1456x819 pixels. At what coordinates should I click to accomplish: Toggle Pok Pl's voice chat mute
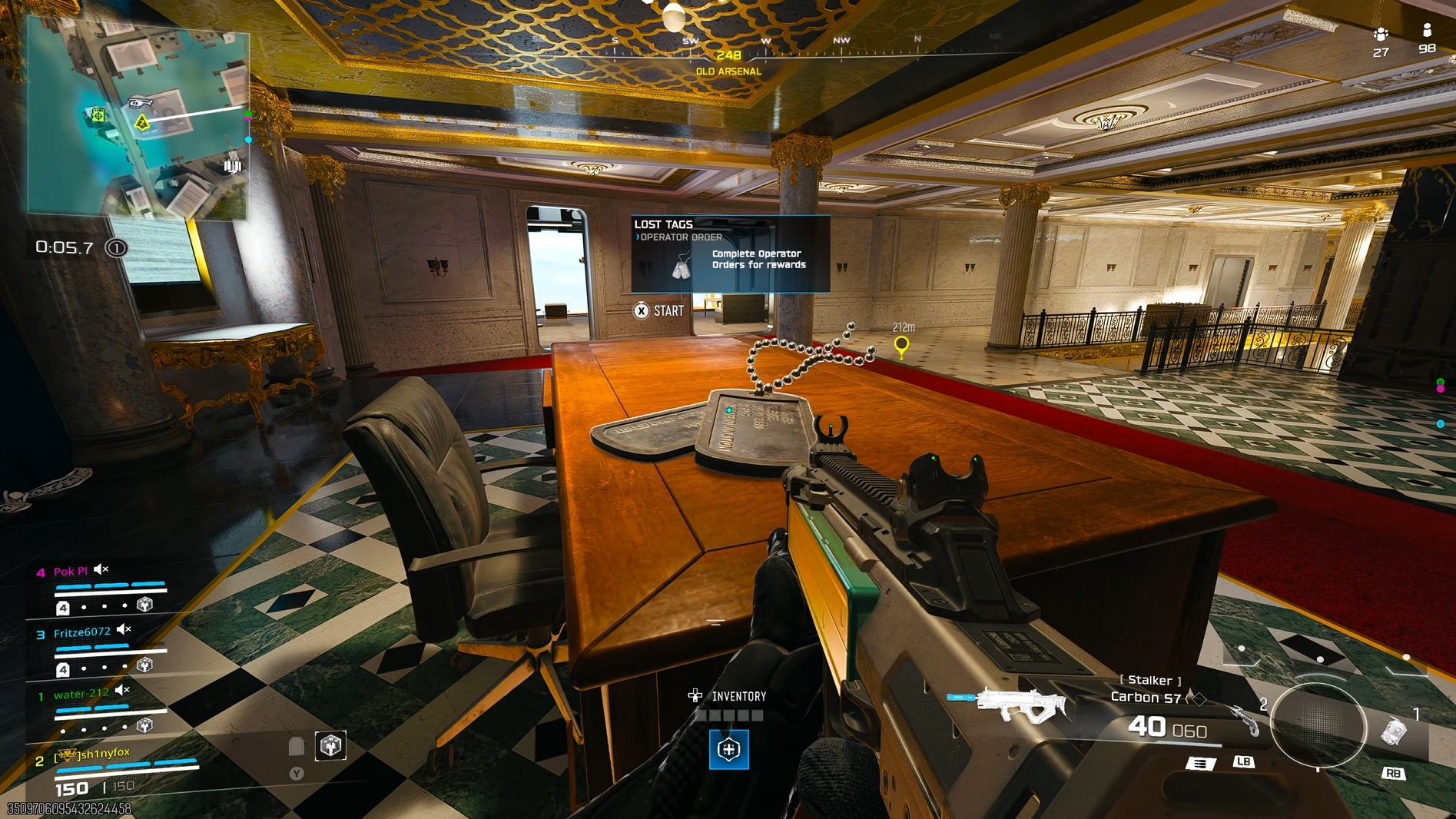[98, 569]
